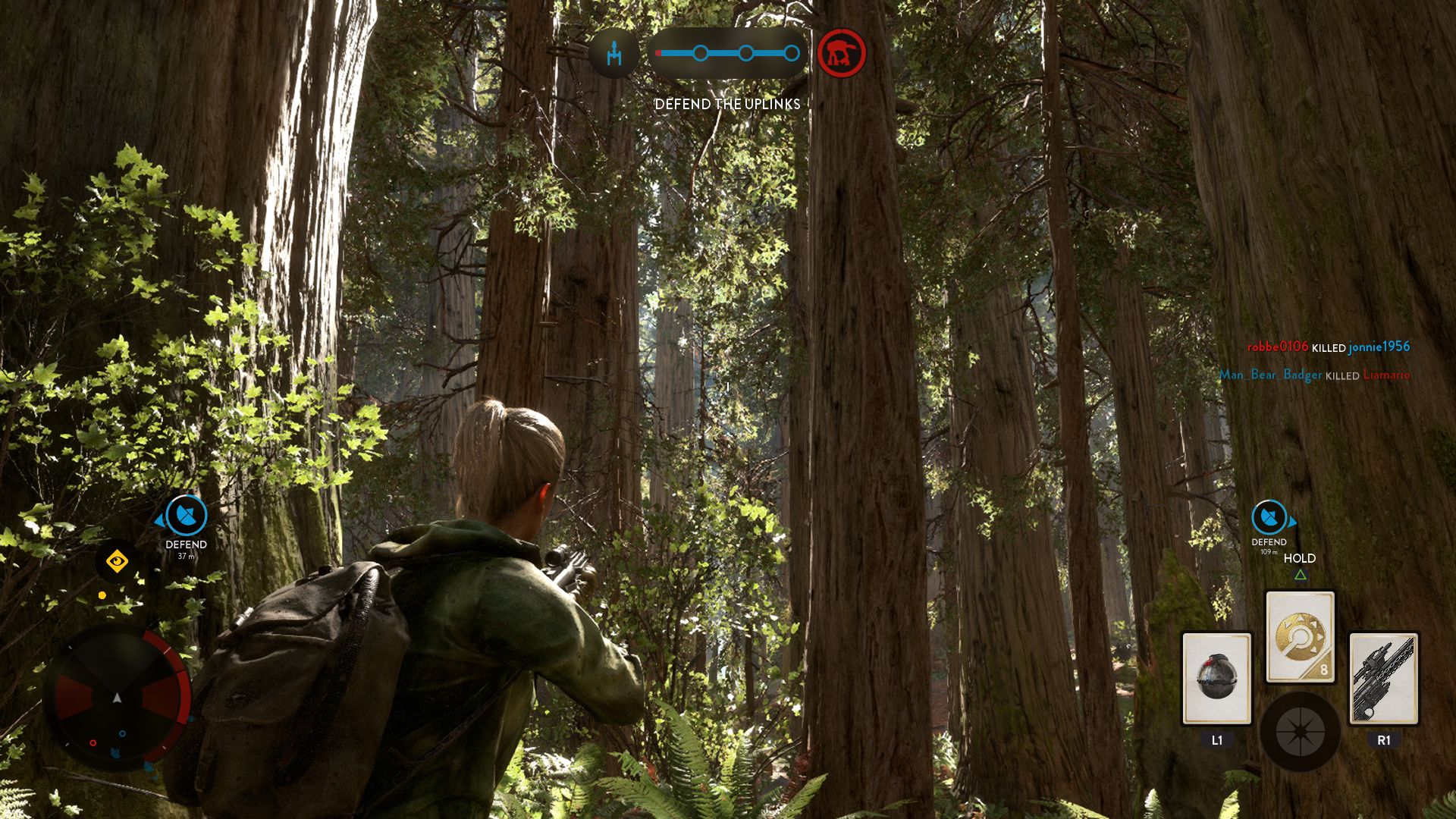Expand the left DEFEND marker's arrow chevron
This screenshot has height=819, width=1456.
tap(160, 521)
